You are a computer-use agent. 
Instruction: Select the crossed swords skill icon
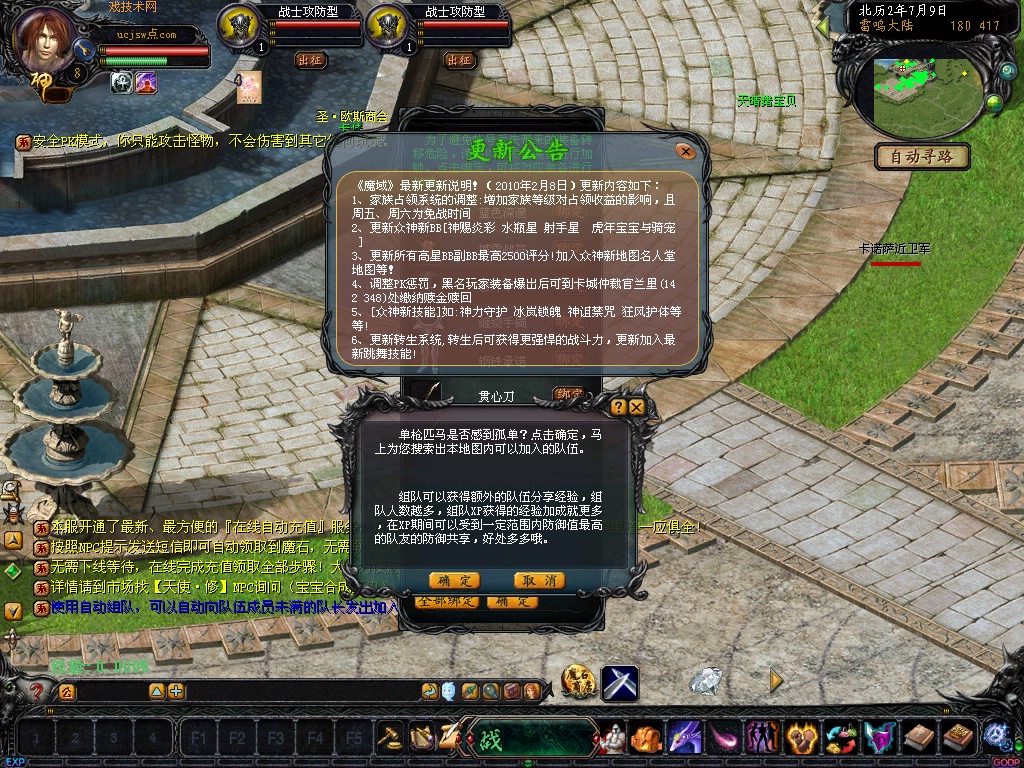coord(620,684)
